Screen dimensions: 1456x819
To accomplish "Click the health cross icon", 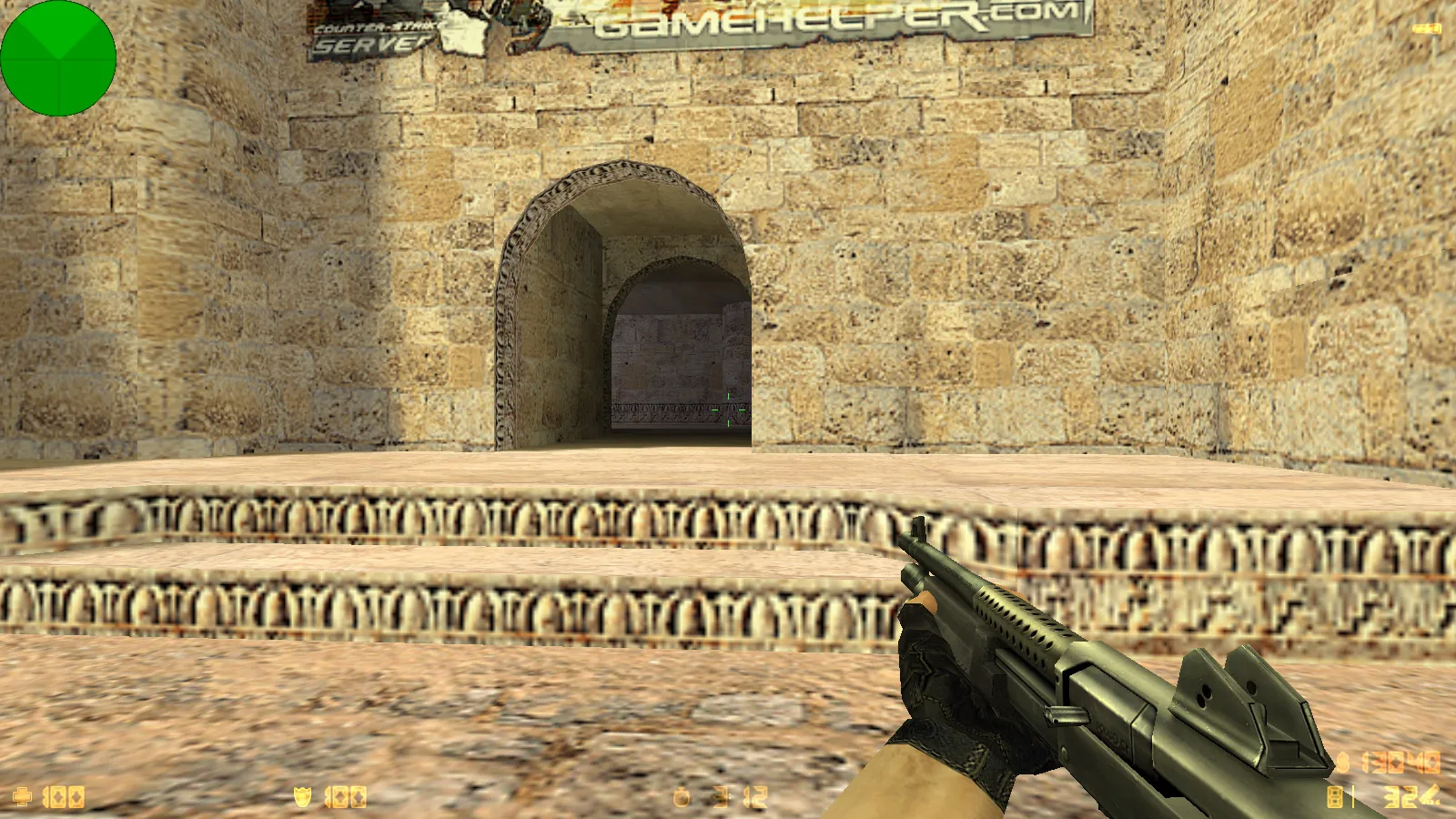I will (x=21, y=798).
